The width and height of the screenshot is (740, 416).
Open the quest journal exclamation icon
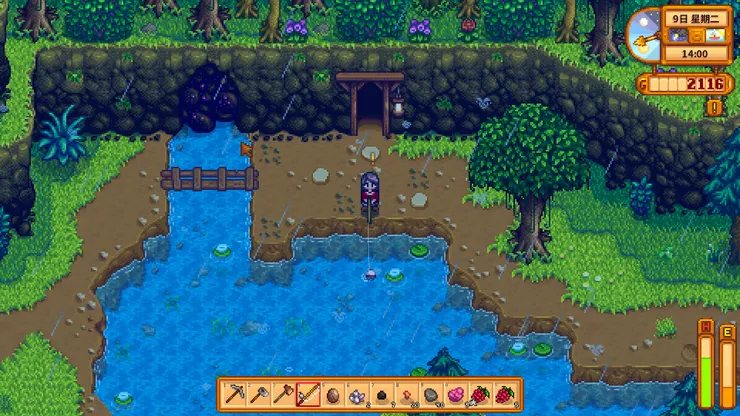coord(715,107)
